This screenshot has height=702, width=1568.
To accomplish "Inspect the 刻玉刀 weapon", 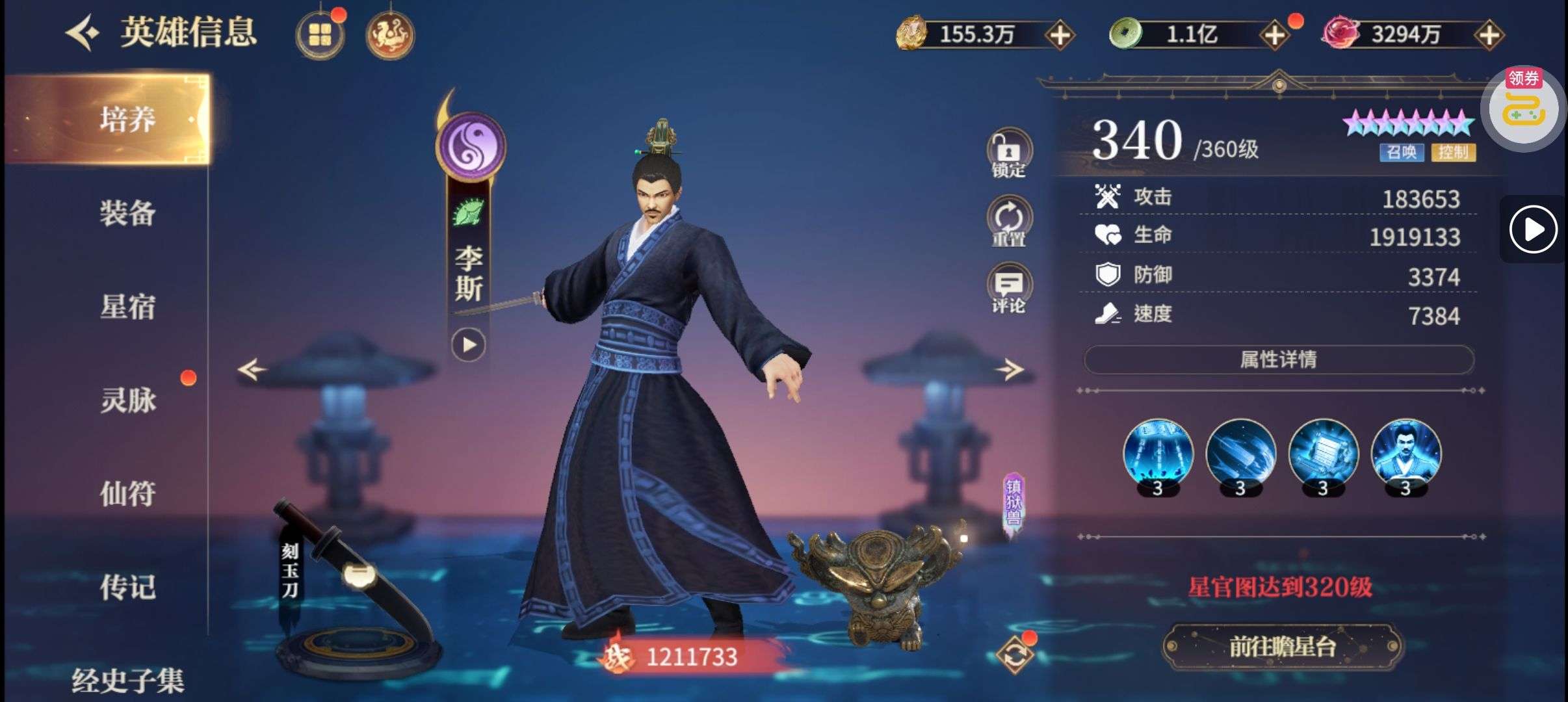I will point(351,585).
